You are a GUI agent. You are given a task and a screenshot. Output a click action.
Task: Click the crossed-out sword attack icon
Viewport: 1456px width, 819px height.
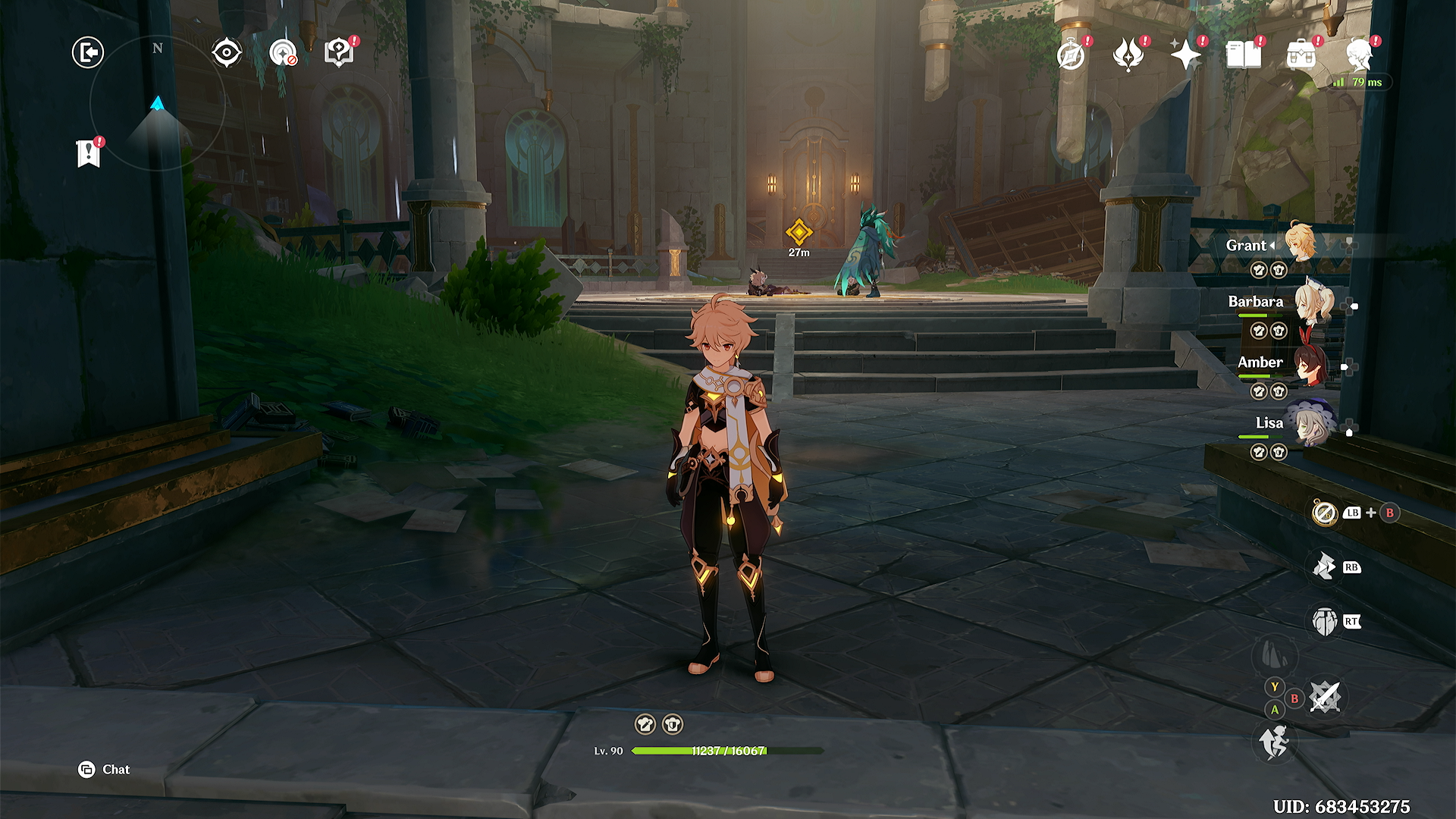1325,697
